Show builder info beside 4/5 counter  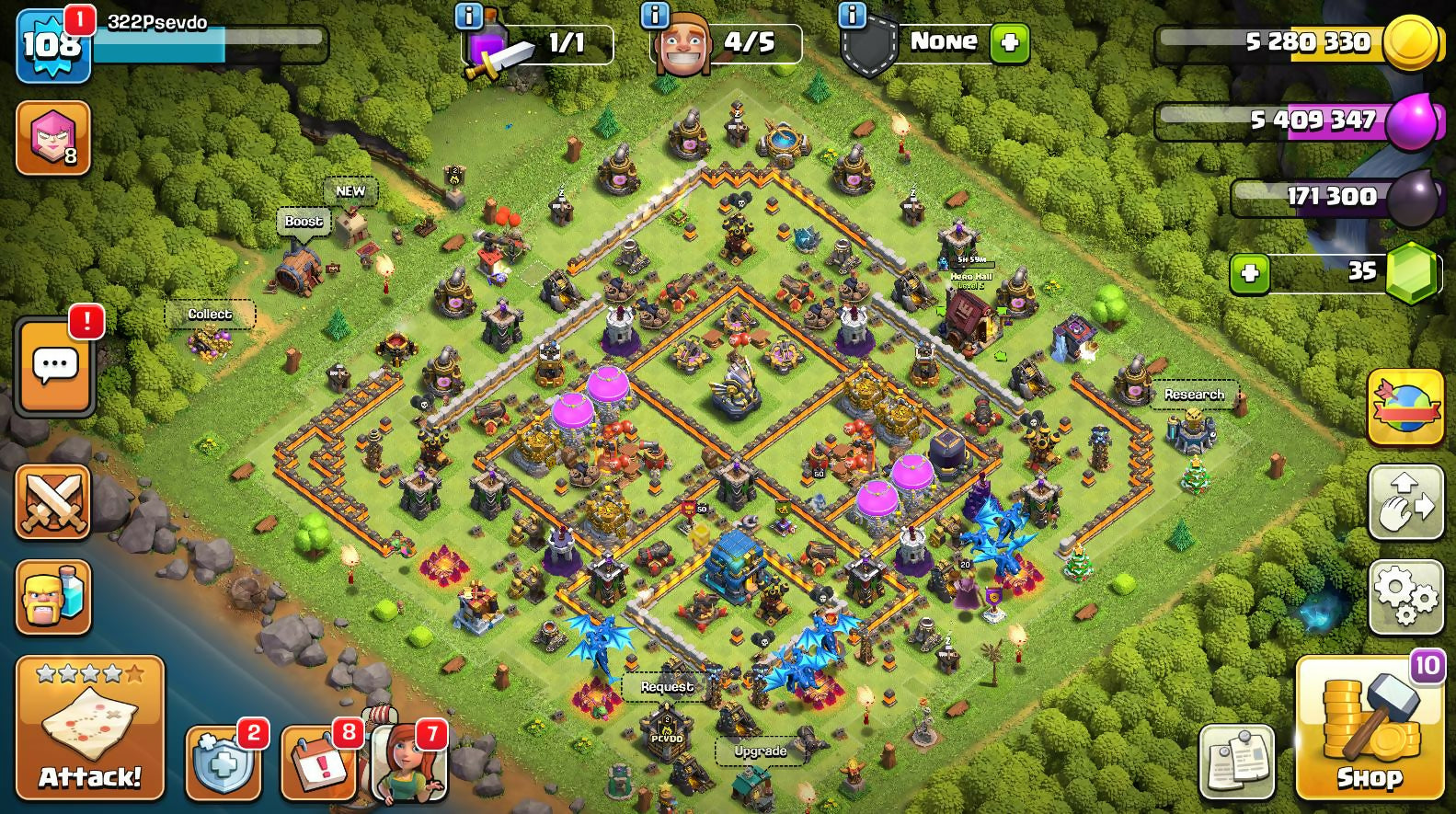pyautogui.click(x=655, y=15)
